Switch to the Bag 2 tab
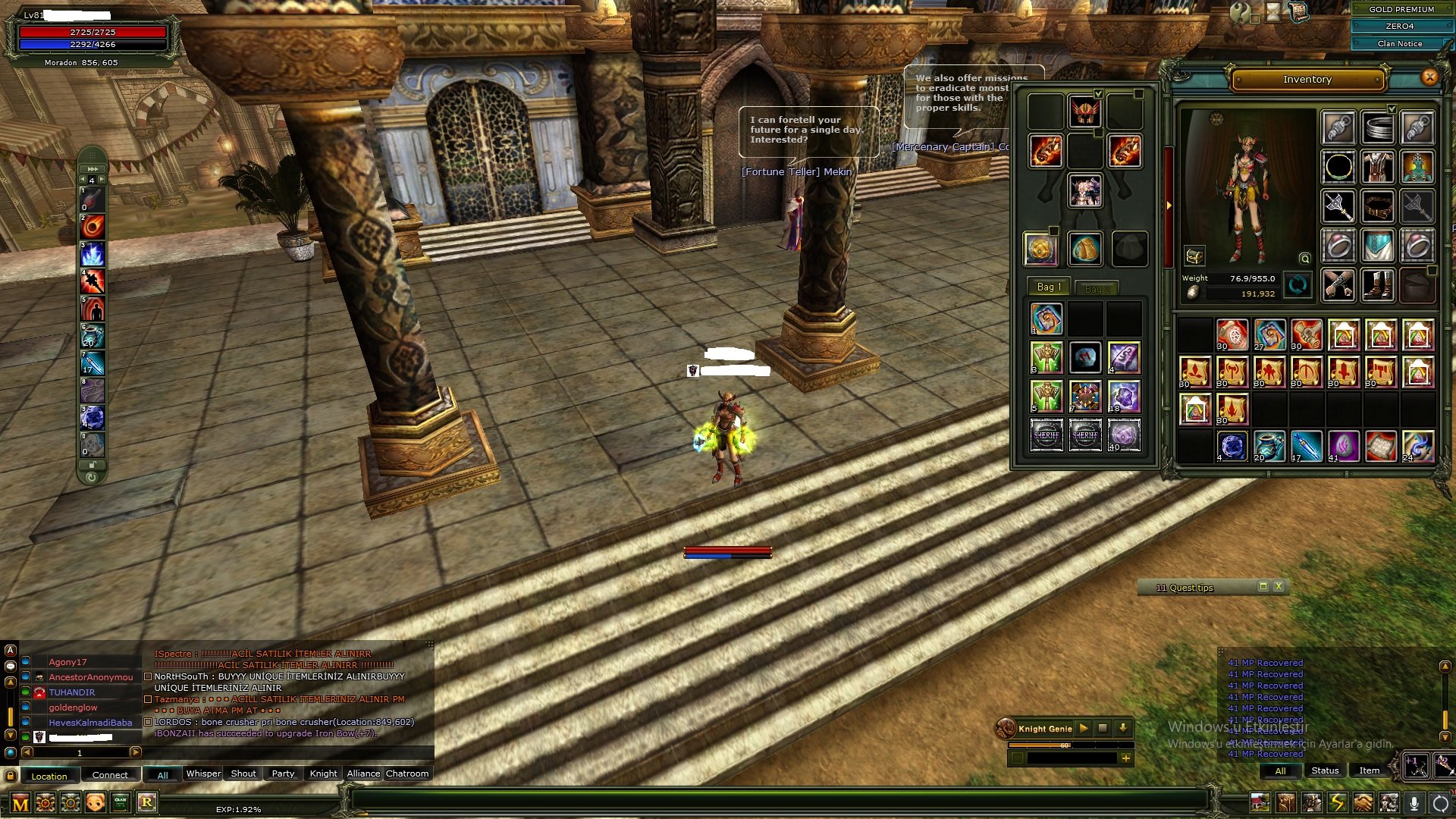This screenshot has width=1456, height=819. click(x=1098, y=288)
